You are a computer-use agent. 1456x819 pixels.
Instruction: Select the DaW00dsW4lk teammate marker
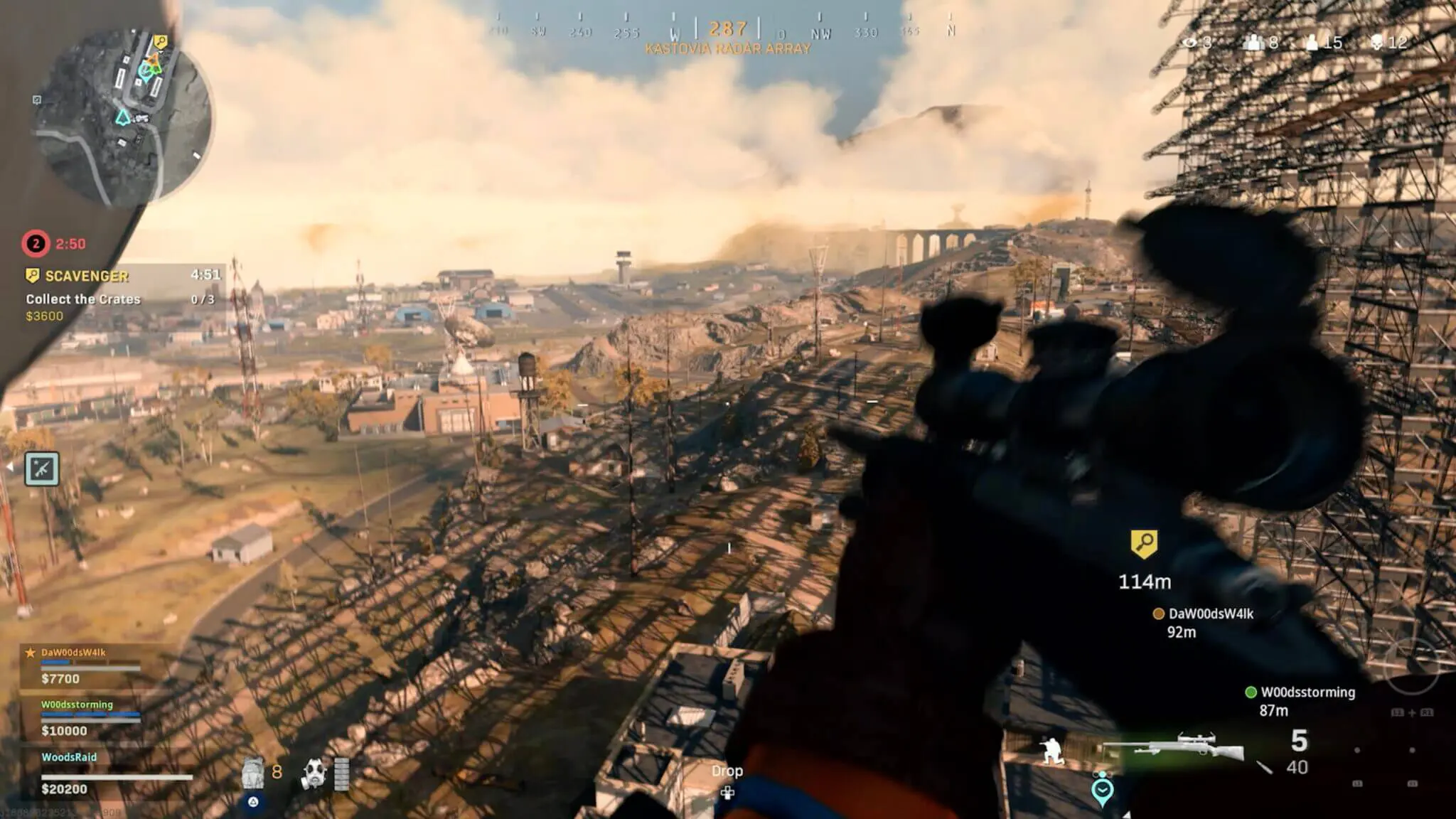tap(1158, 614)
